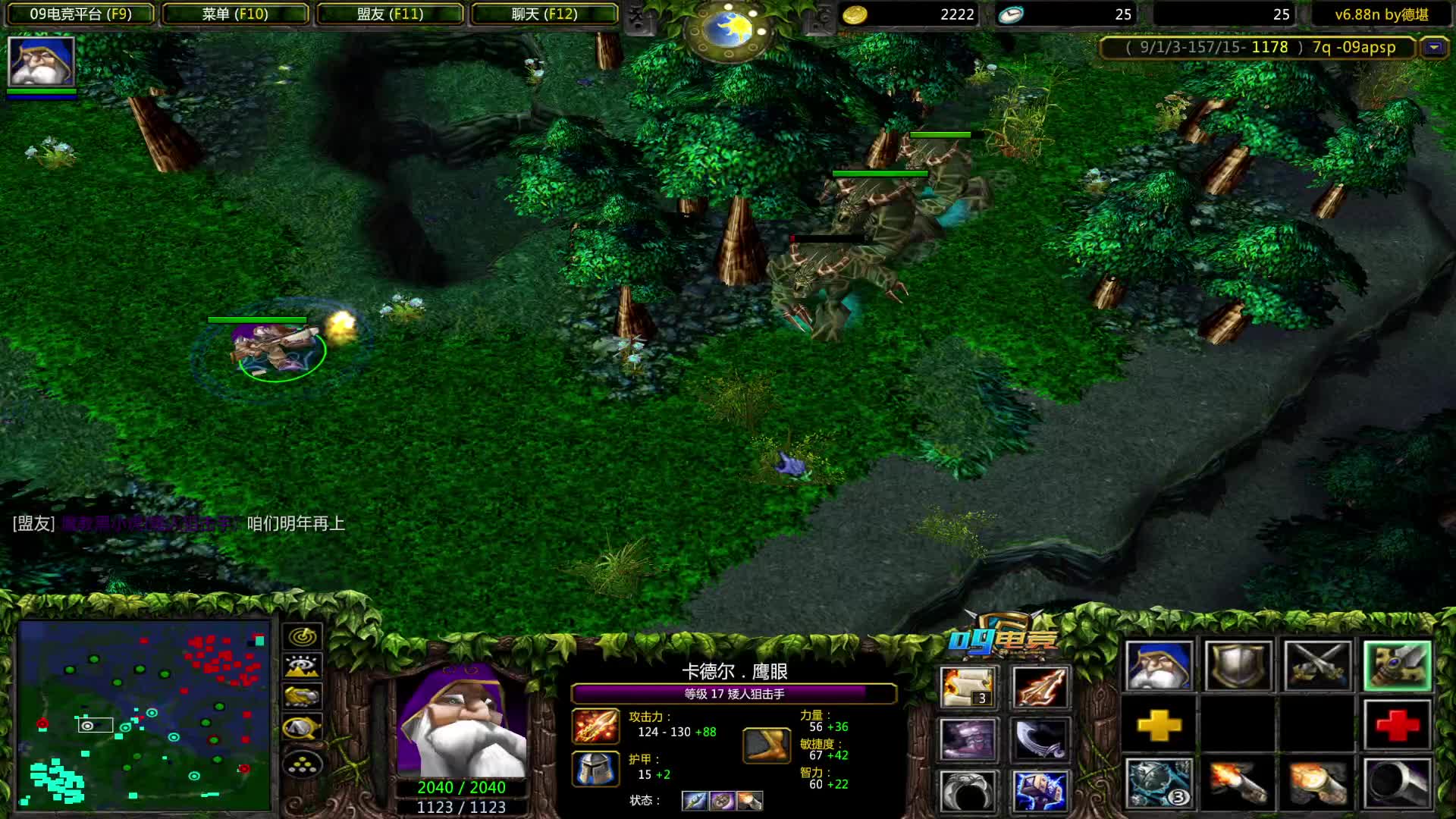Screen dimensions: 1456x819
Task: Open the allies panel (F11)
Action: point(390,14)
